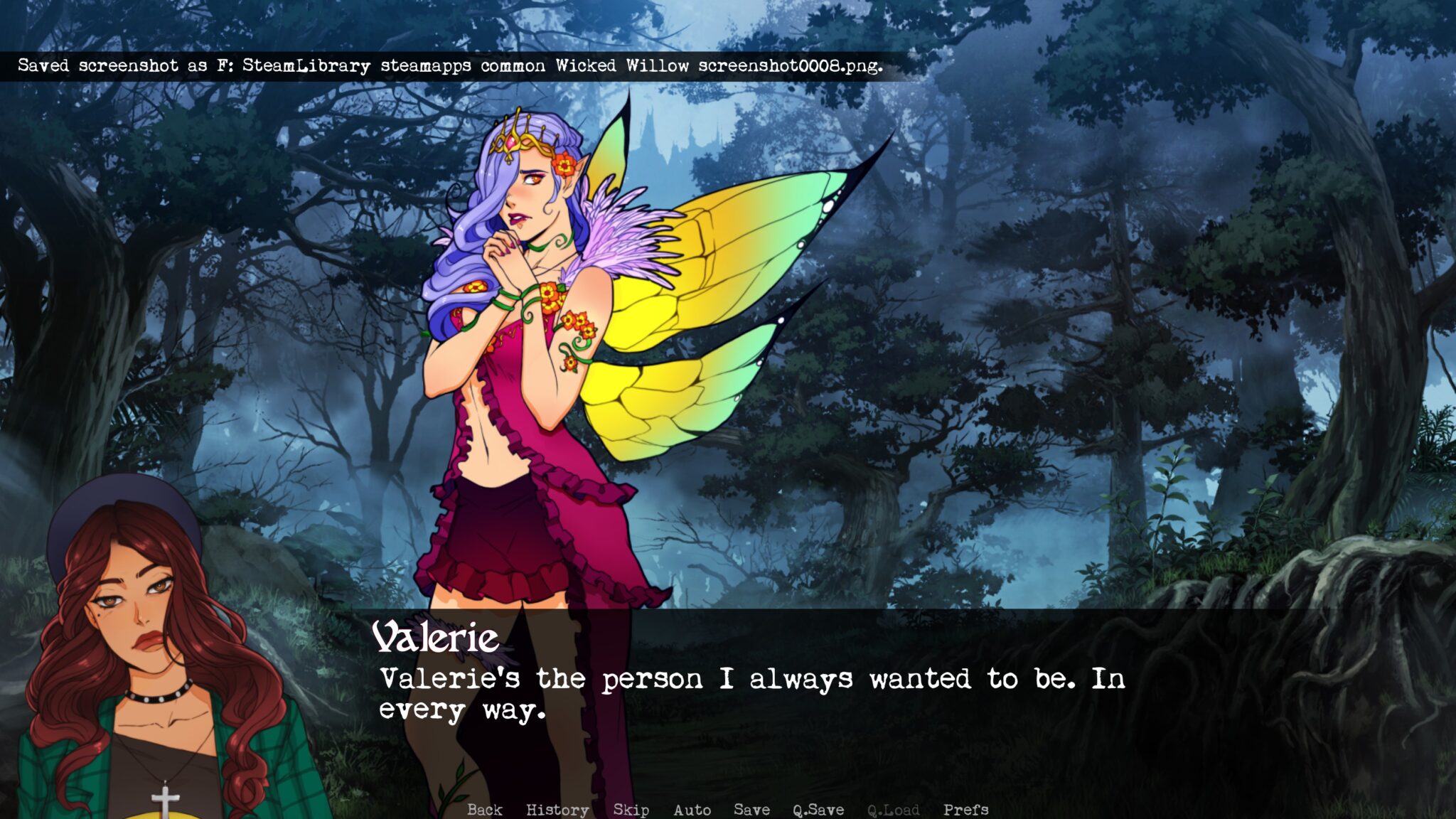Skip through the dialogue
The width and height of the screenshot is (1456, 819).
(631, 809)
